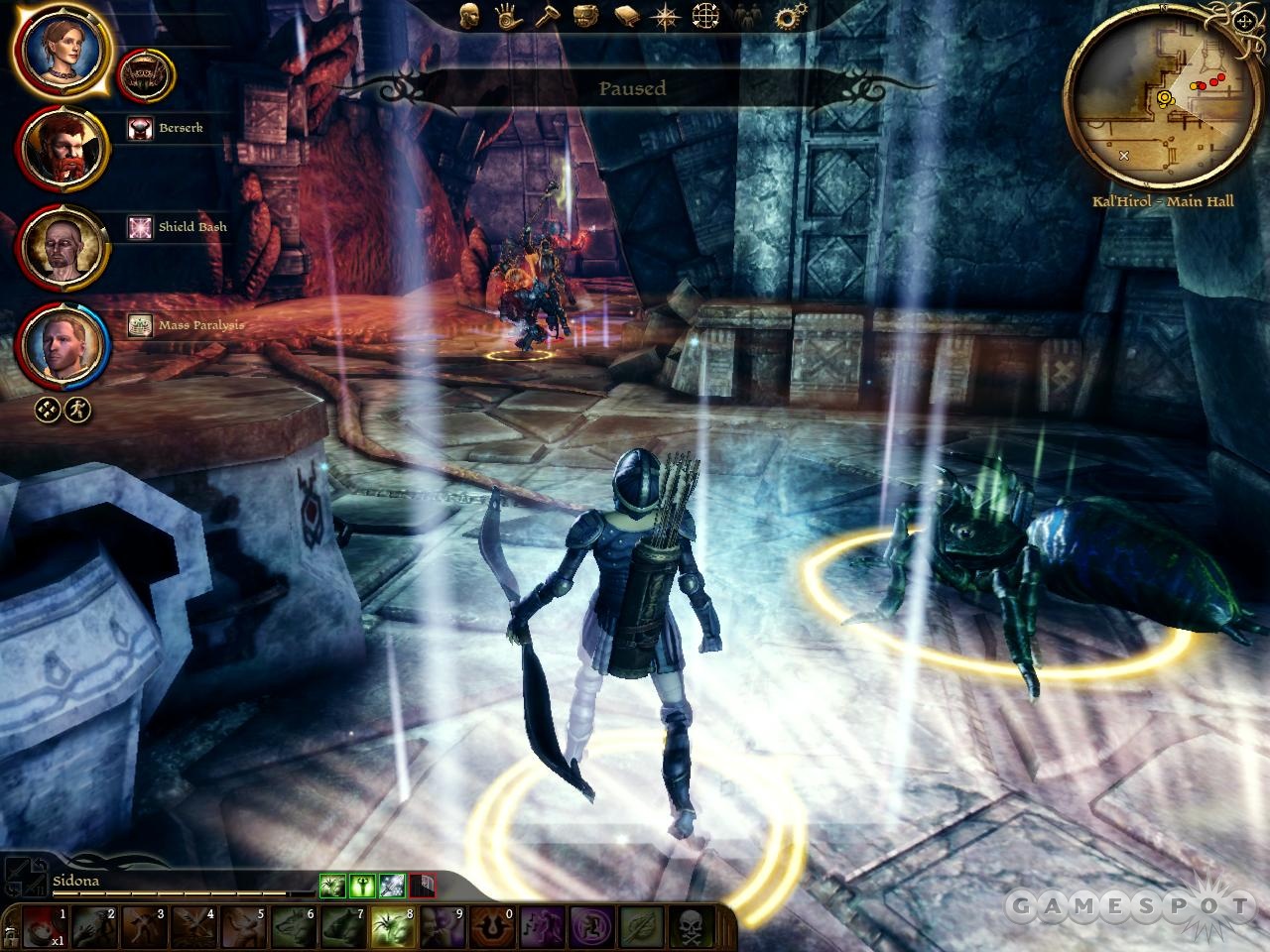Open the world map compass star icon
This screenshot has width=1270, height=952.
665,16
